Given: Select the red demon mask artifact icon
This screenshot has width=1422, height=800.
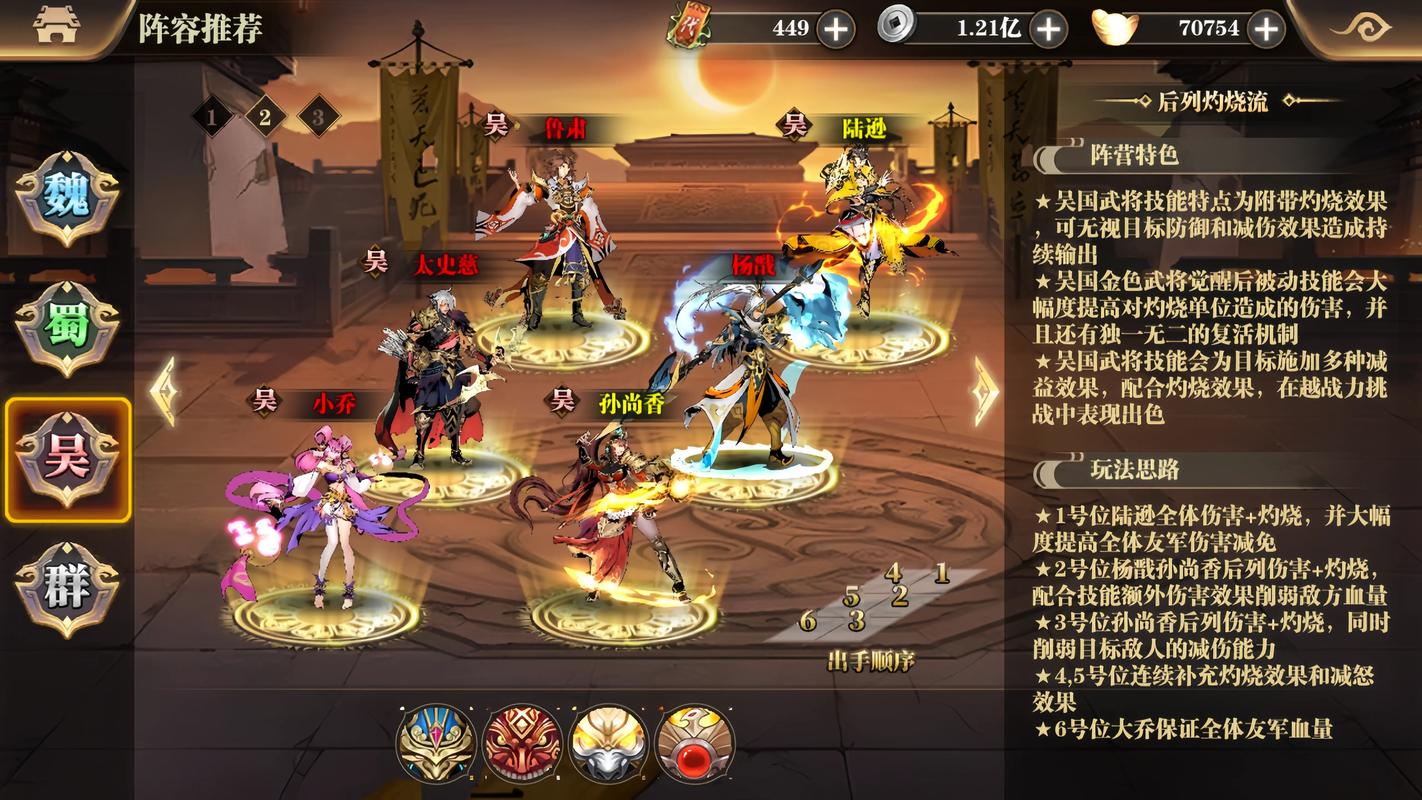Looking at the screenshot, I should (x=521, y=742).
